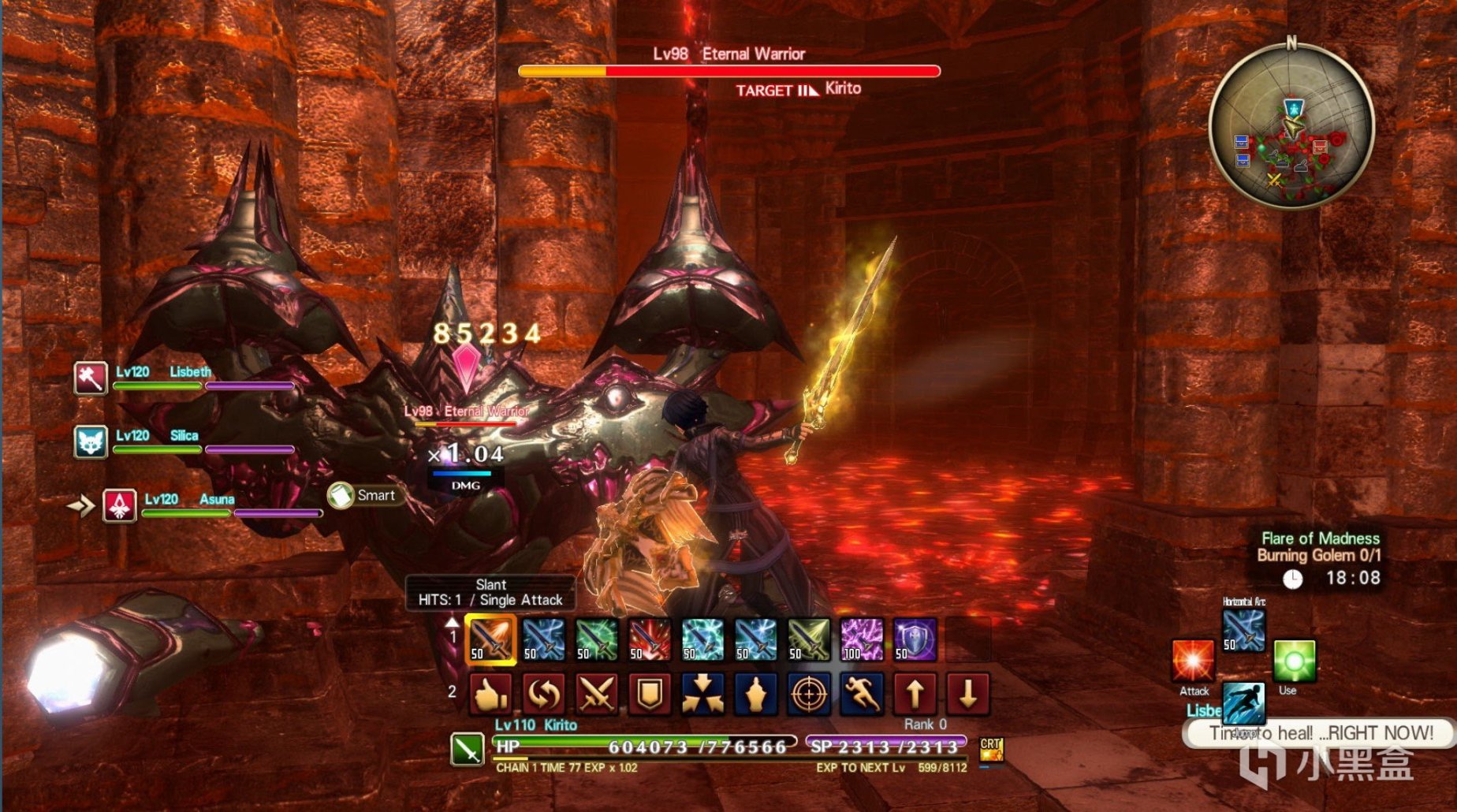The height and width of the screenshot is (812, 1457).
Task: Trigger the purple lightning skill costing 100
Action: tap(862, 639)
